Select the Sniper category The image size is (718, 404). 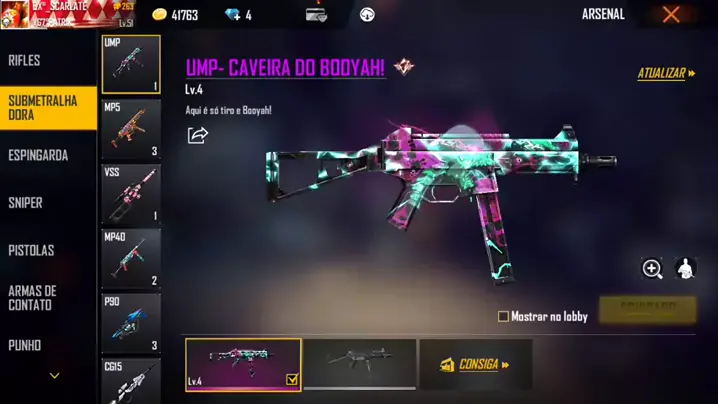click(26, 203)
